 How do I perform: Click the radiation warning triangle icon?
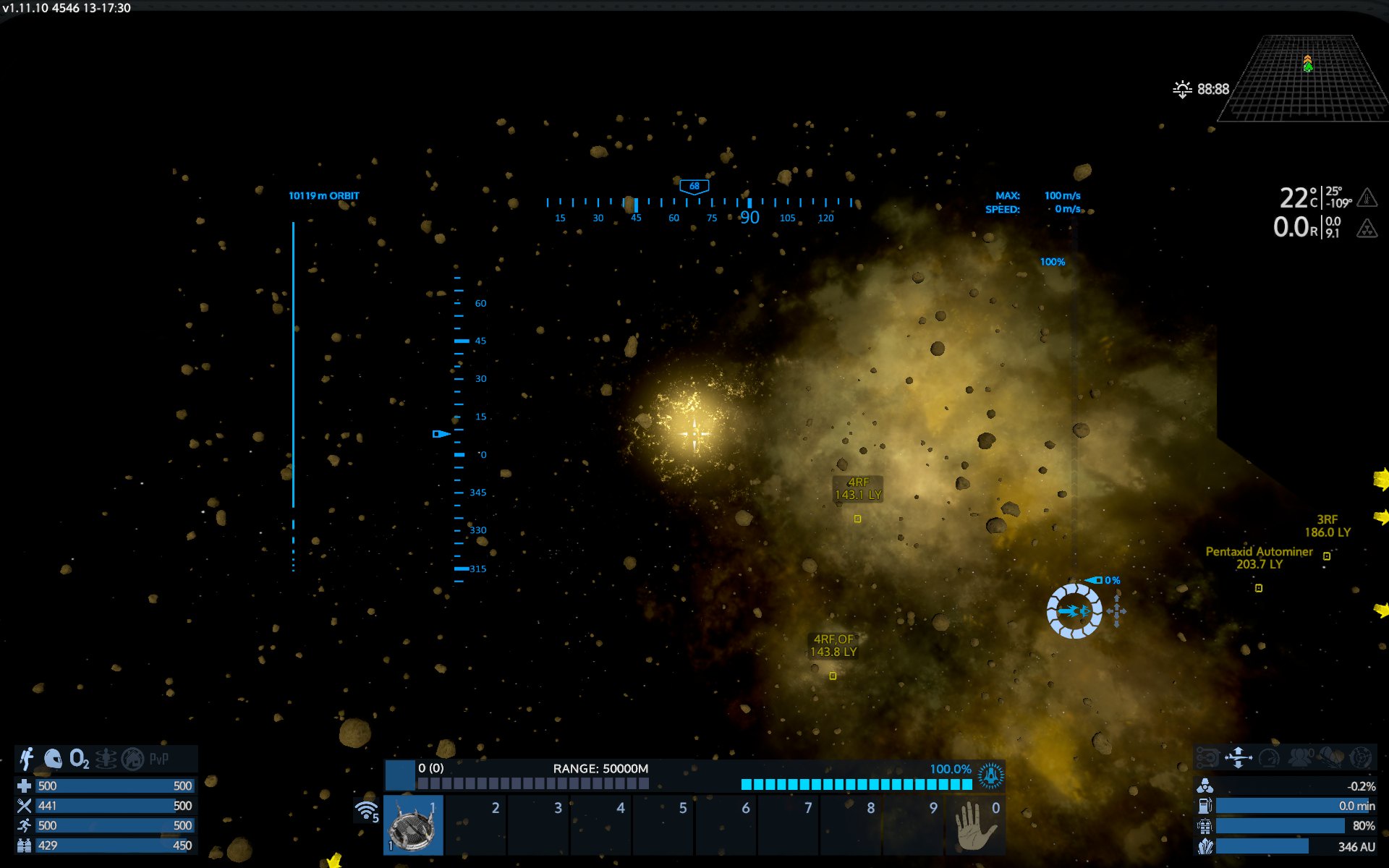[x=1367, y=229]
